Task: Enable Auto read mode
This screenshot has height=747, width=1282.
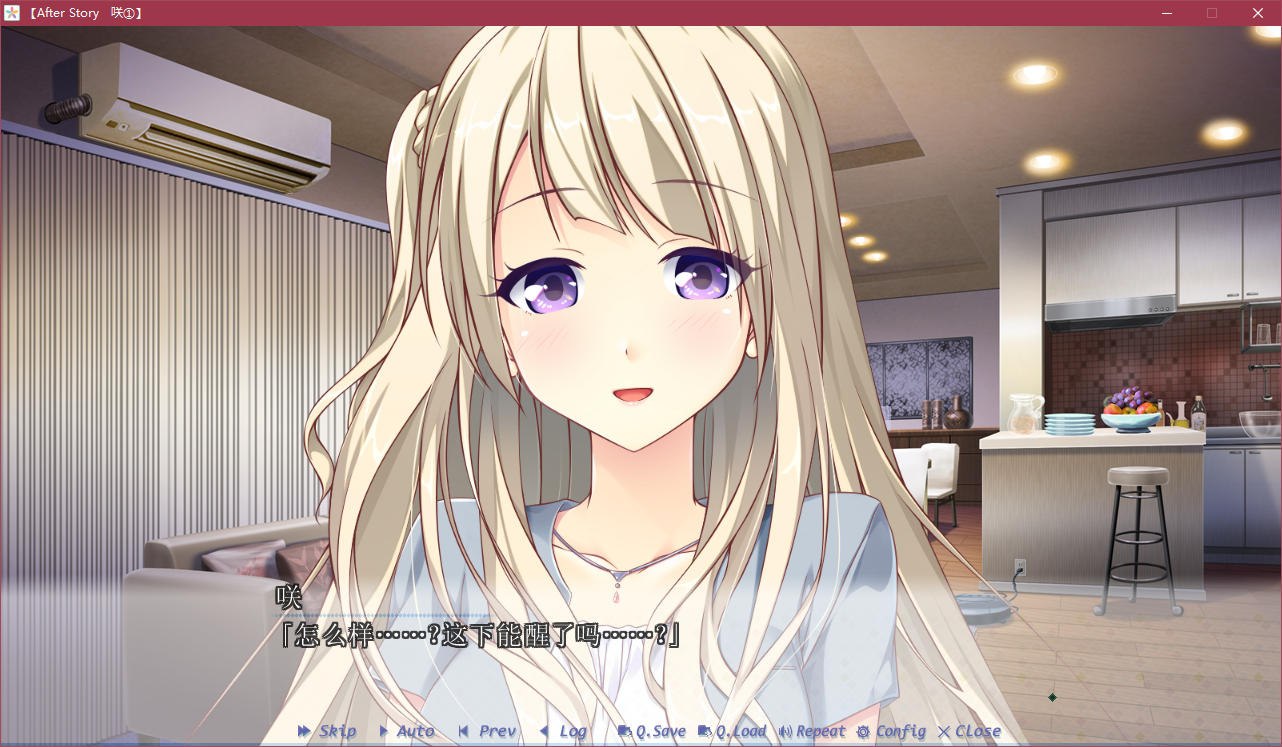Action: (413, 731)
